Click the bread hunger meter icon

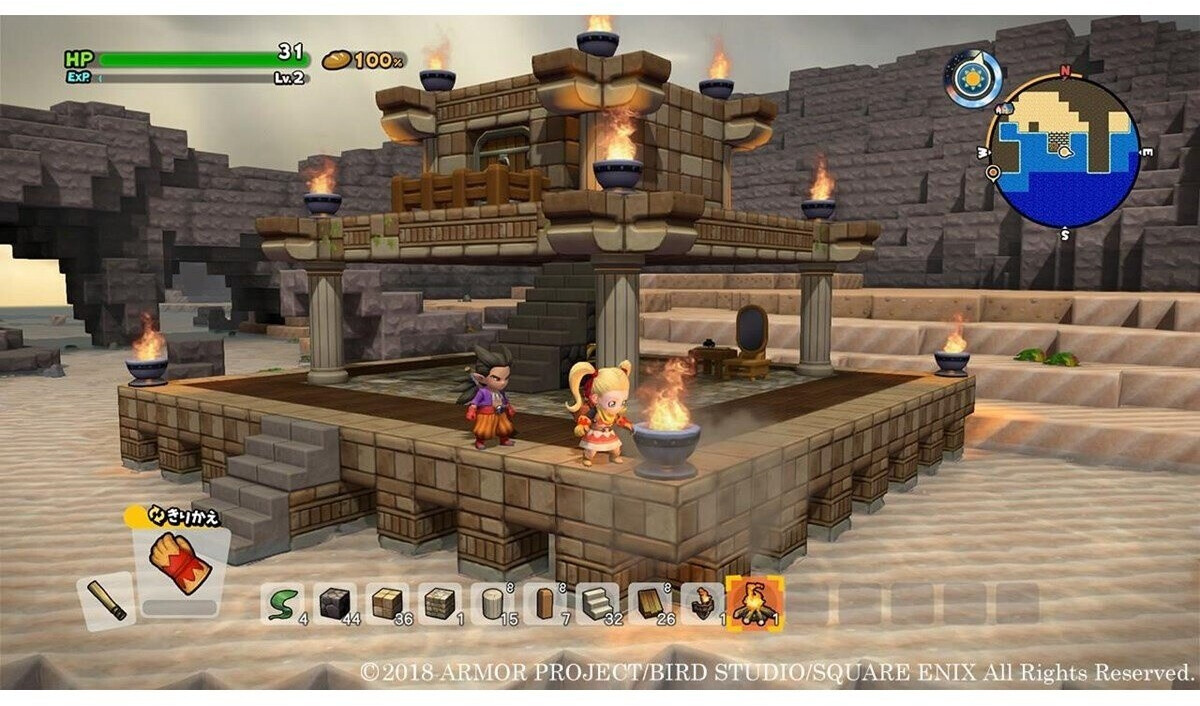click(x=337, y=60)
